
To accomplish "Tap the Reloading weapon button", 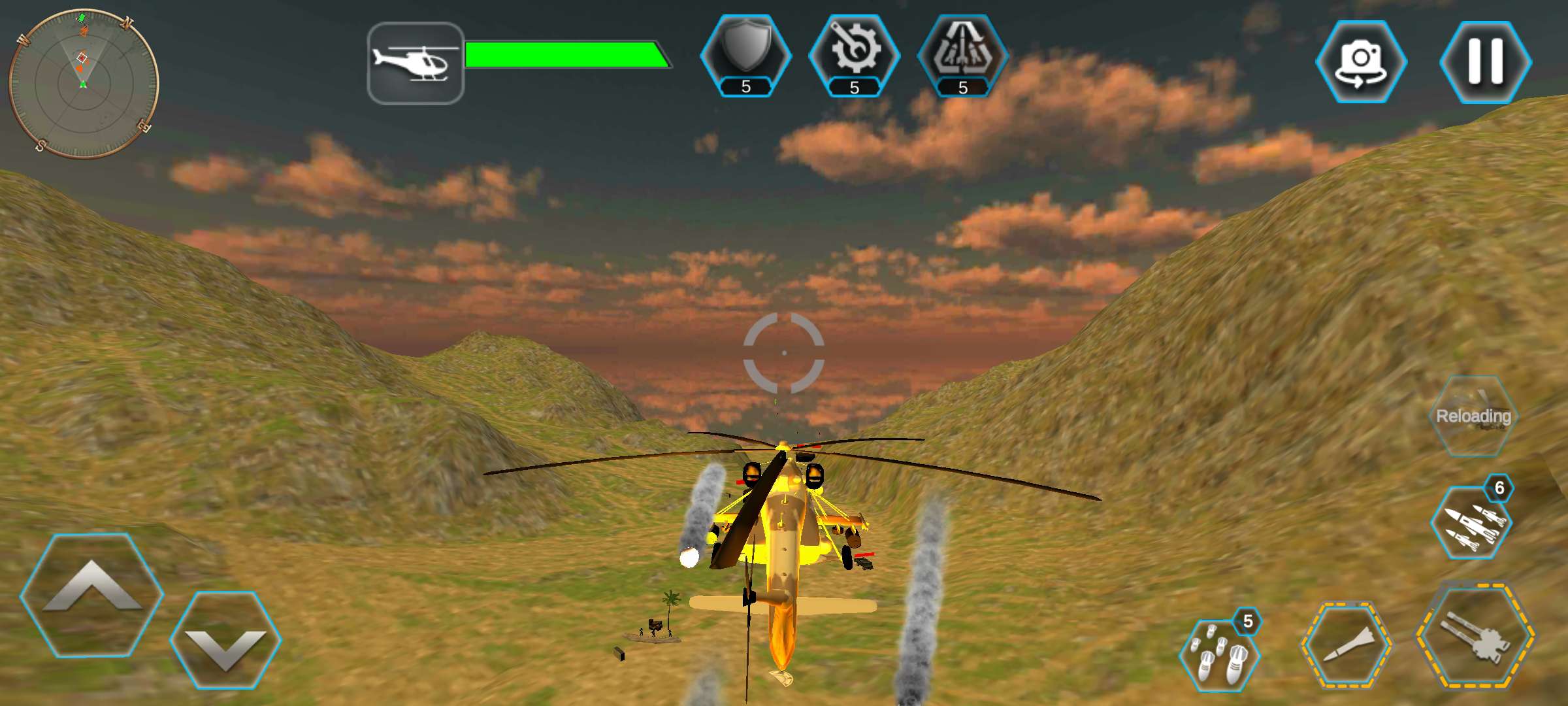I will [1473, 416].
